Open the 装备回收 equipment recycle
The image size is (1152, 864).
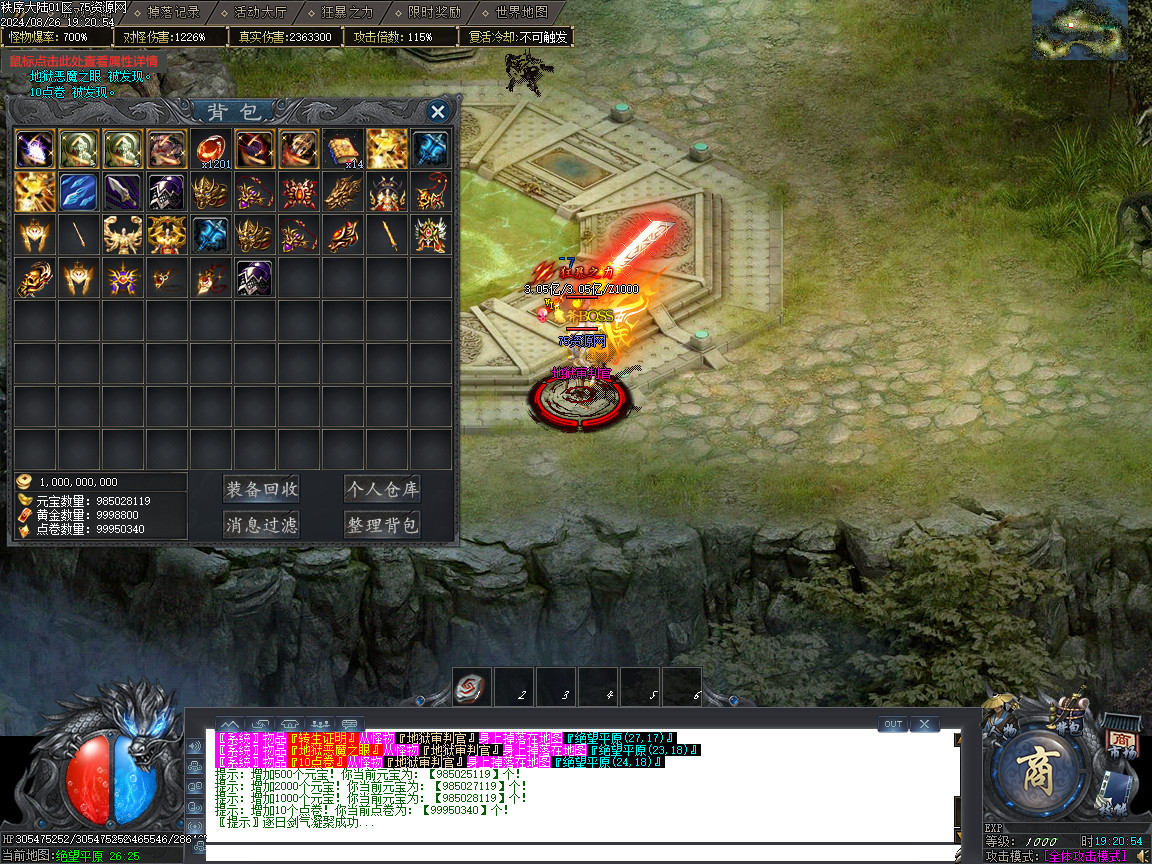262,489
